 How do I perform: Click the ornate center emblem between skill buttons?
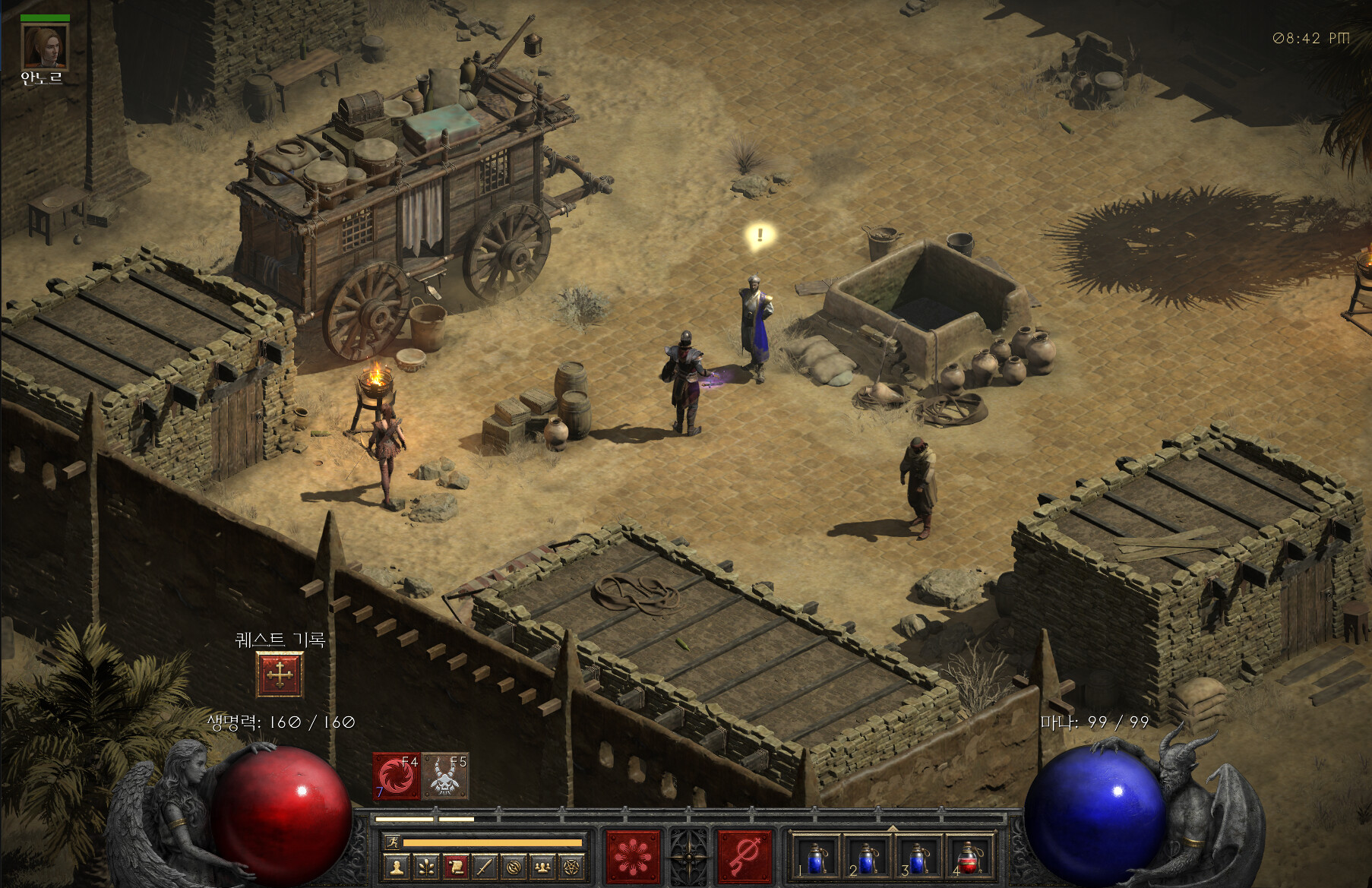pos(688,857)
